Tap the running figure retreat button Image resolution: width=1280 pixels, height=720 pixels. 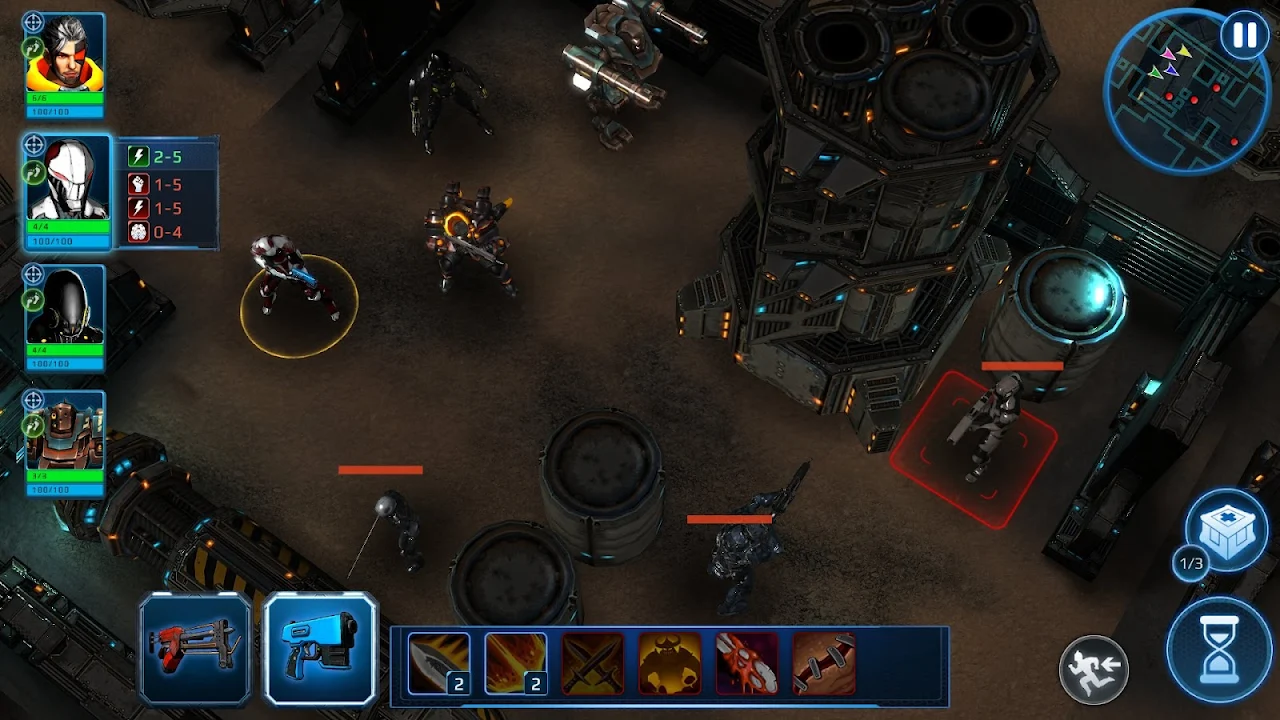pyautogui.click(x=1094, y=668)
